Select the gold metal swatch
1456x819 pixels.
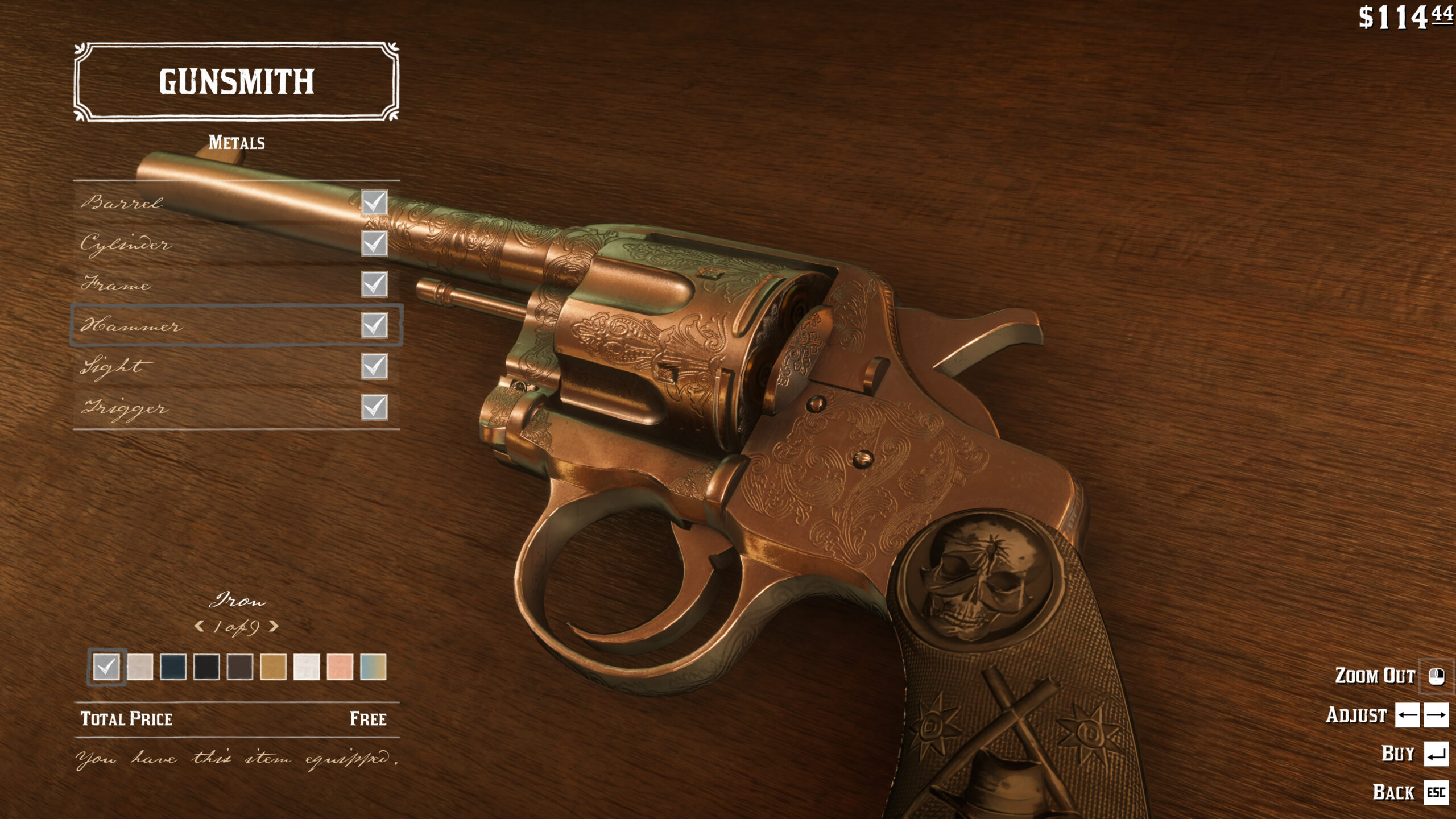click(274, 667)
